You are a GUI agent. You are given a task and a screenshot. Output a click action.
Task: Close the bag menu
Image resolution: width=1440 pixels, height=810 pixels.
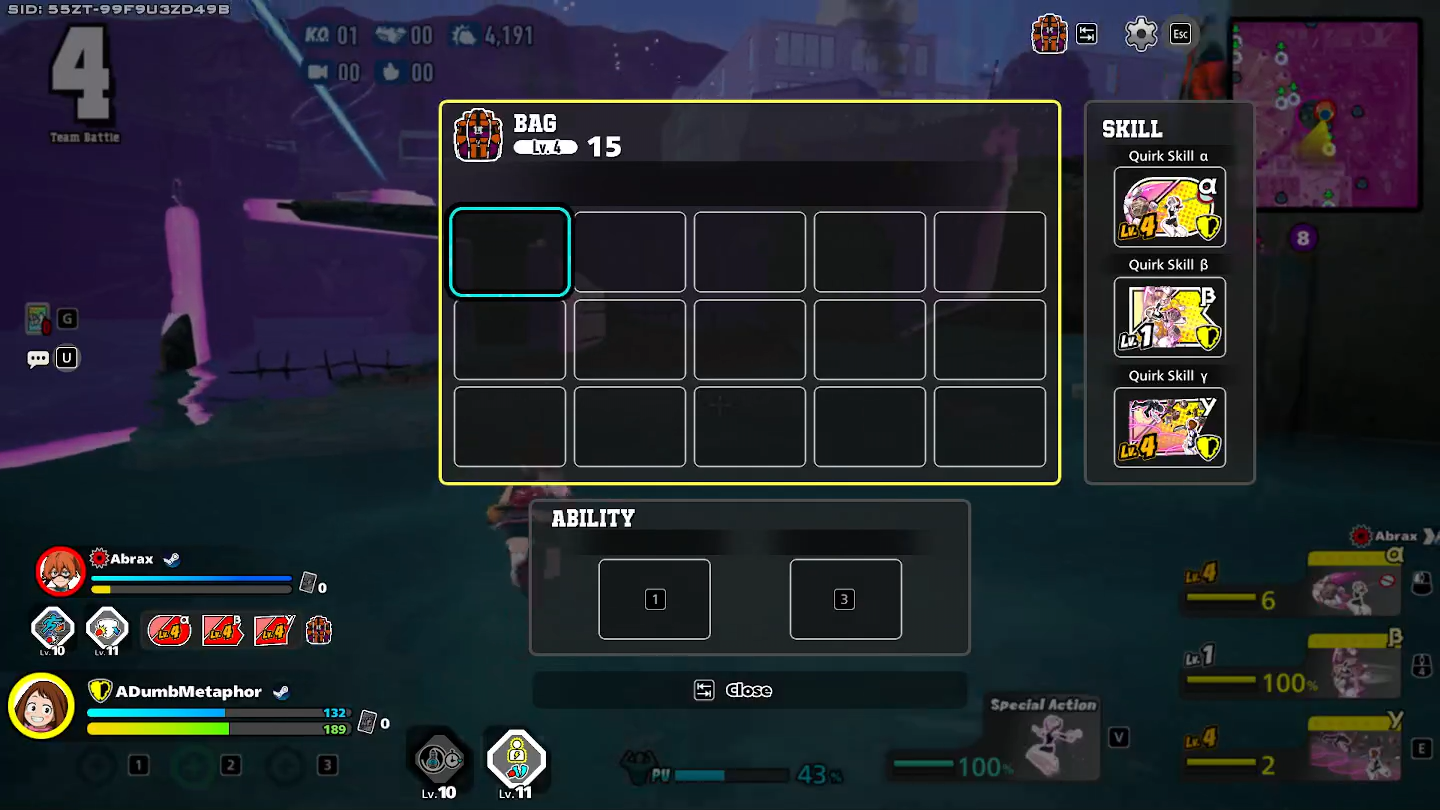(x=748, y=690)
